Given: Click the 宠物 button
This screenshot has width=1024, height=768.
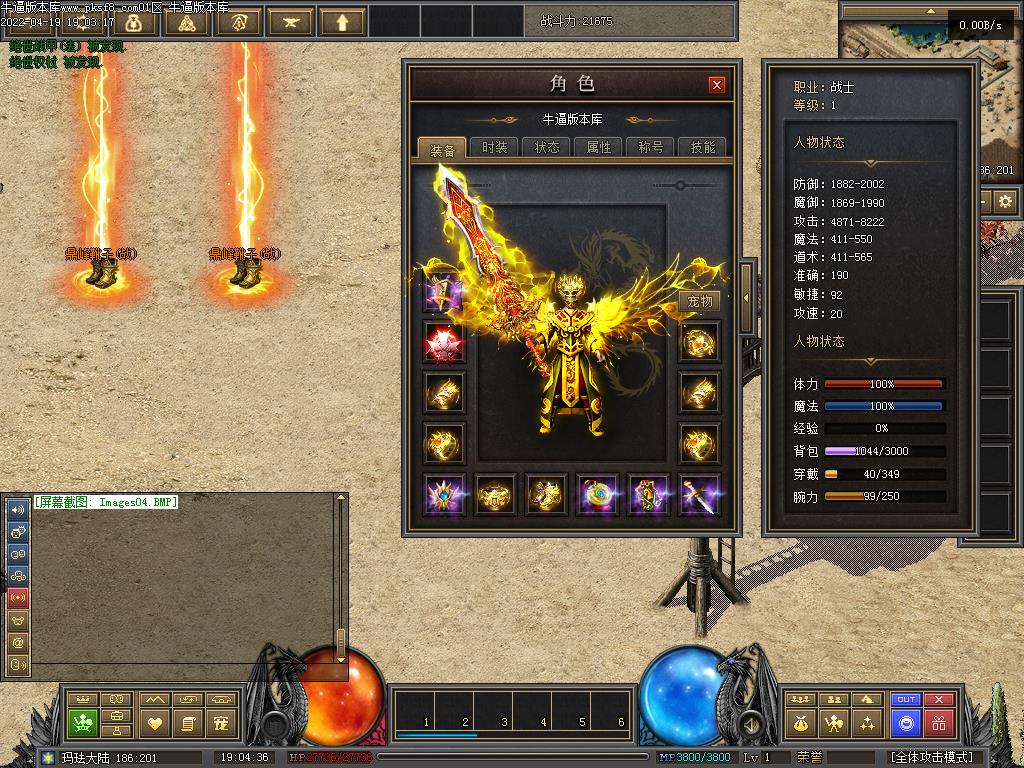Looking at the screenshot, I should point(700,301).
